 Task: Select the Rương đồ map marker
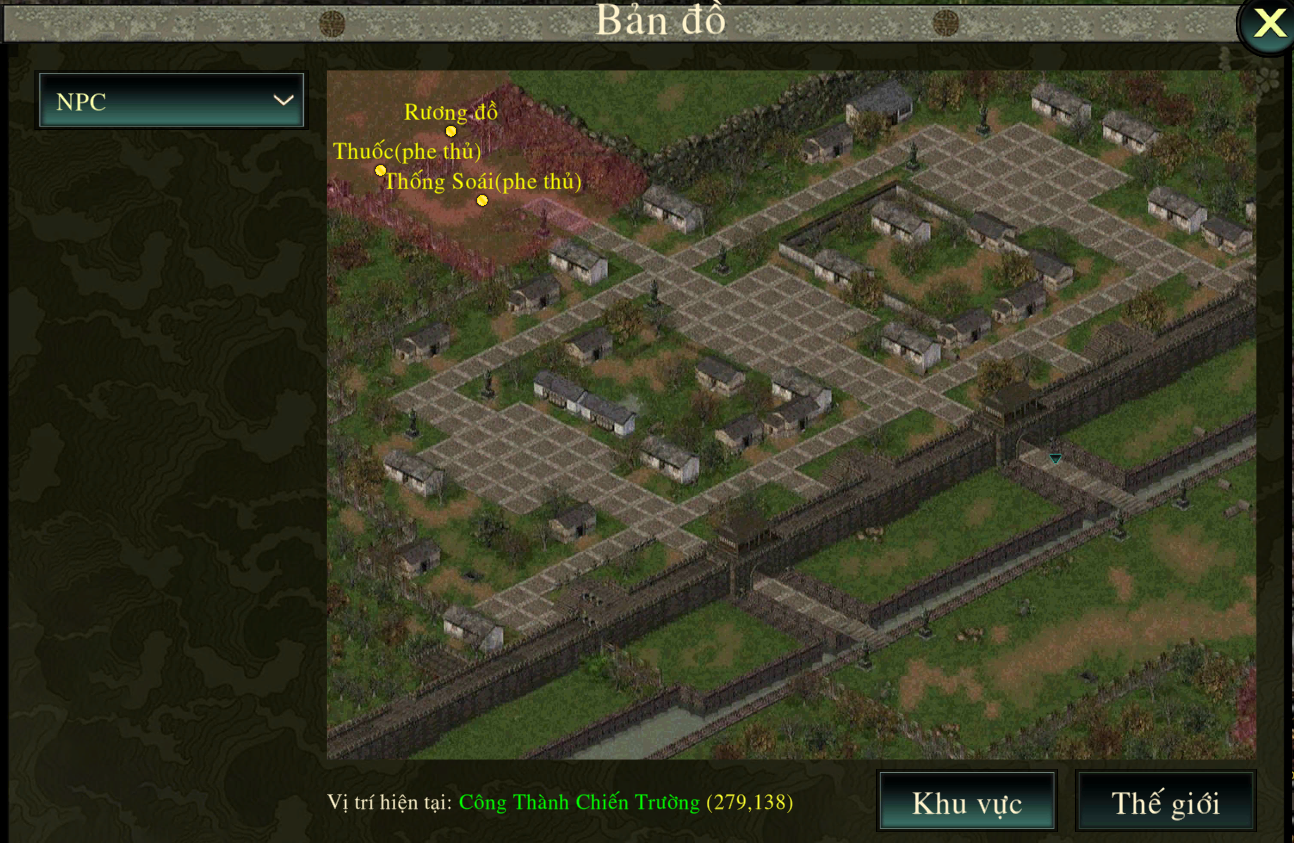(451, 131)
